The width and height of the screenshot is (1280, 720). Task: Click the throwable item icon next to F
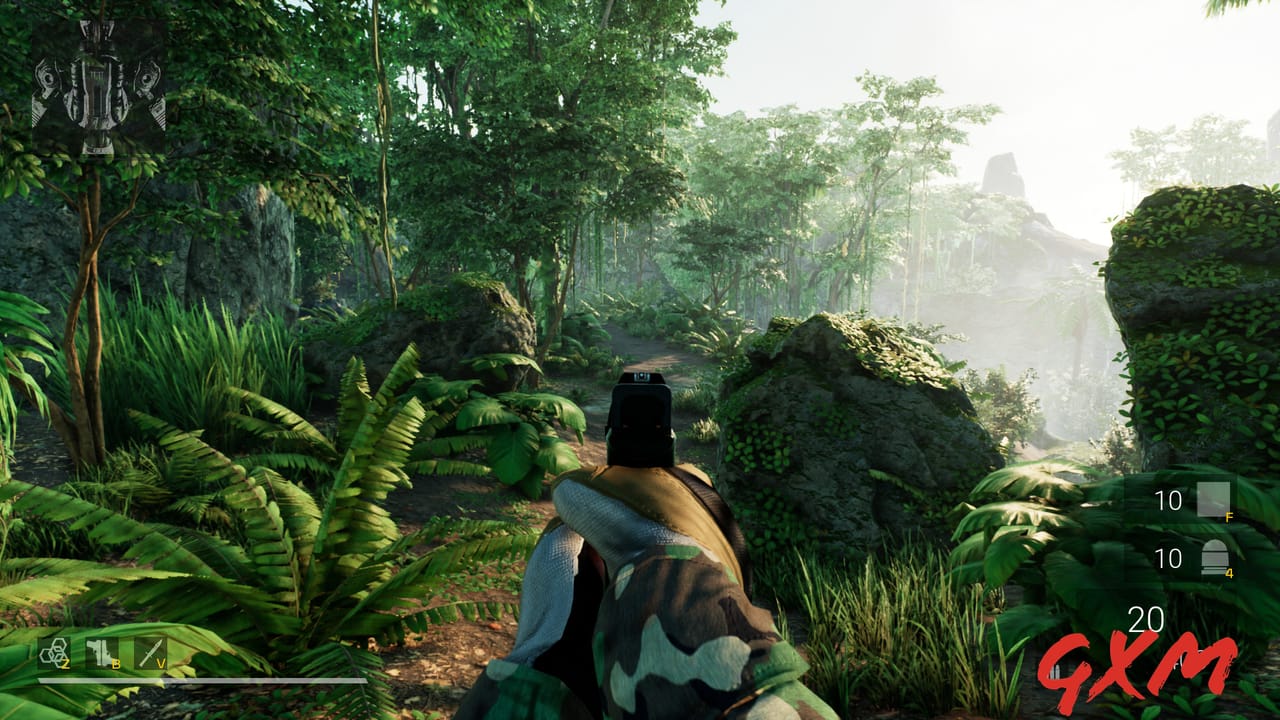(x=1213, y=499)
